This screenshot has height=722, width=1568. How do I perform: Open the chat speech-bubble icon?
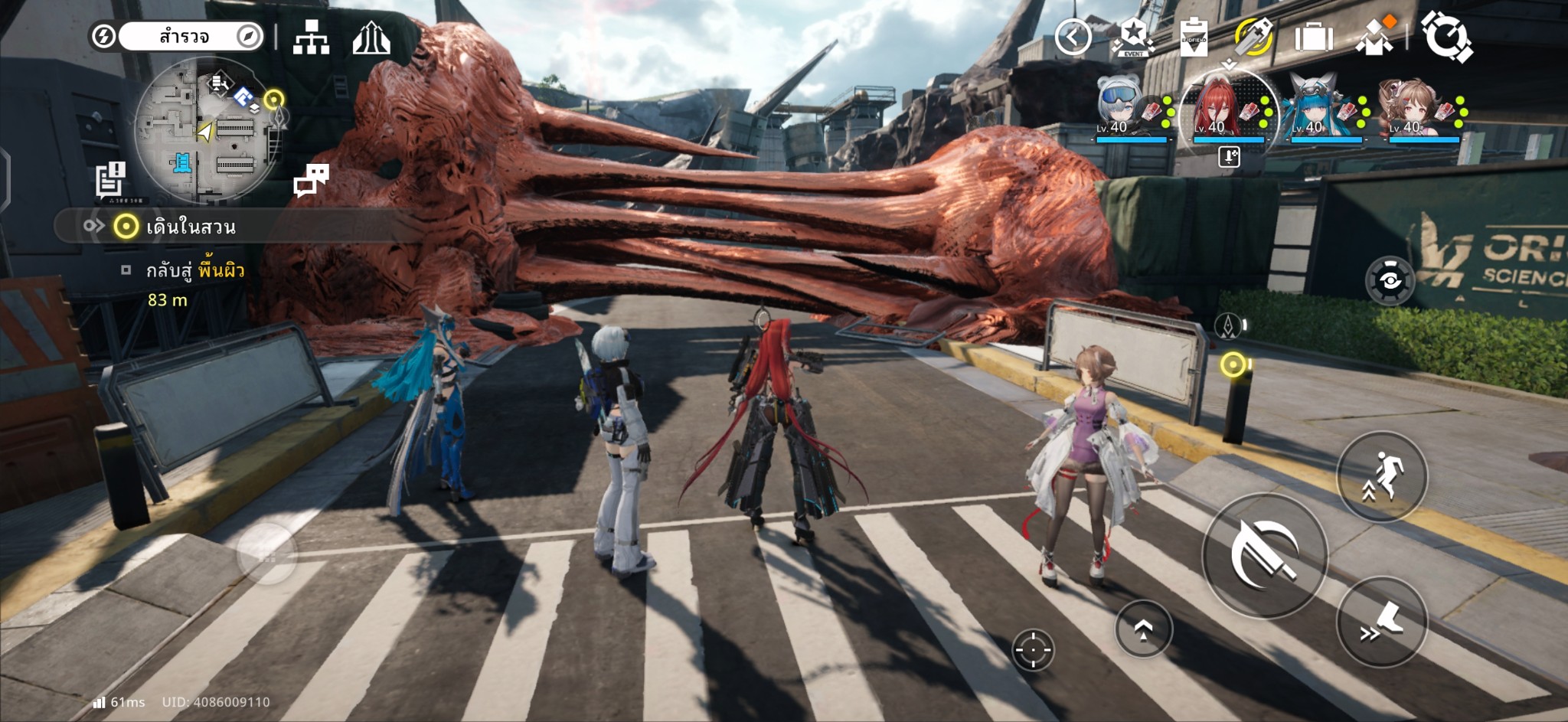(311, 180)
